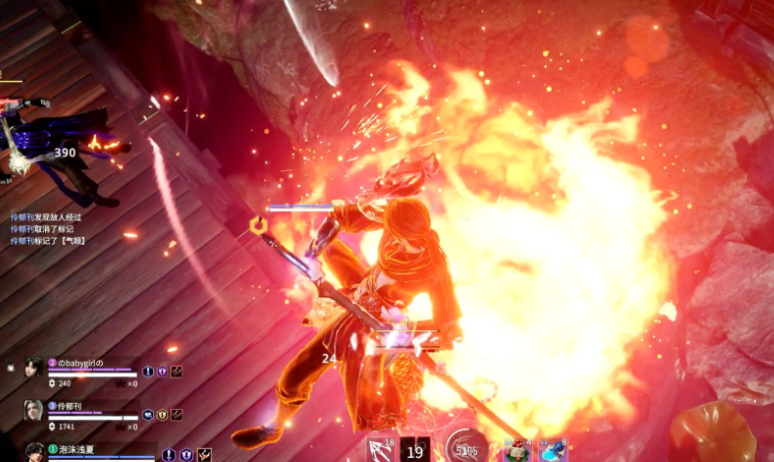Select teammate のbabygirlの portrait
Viewport: 774px width, 462px height.
tap(33, 368)
